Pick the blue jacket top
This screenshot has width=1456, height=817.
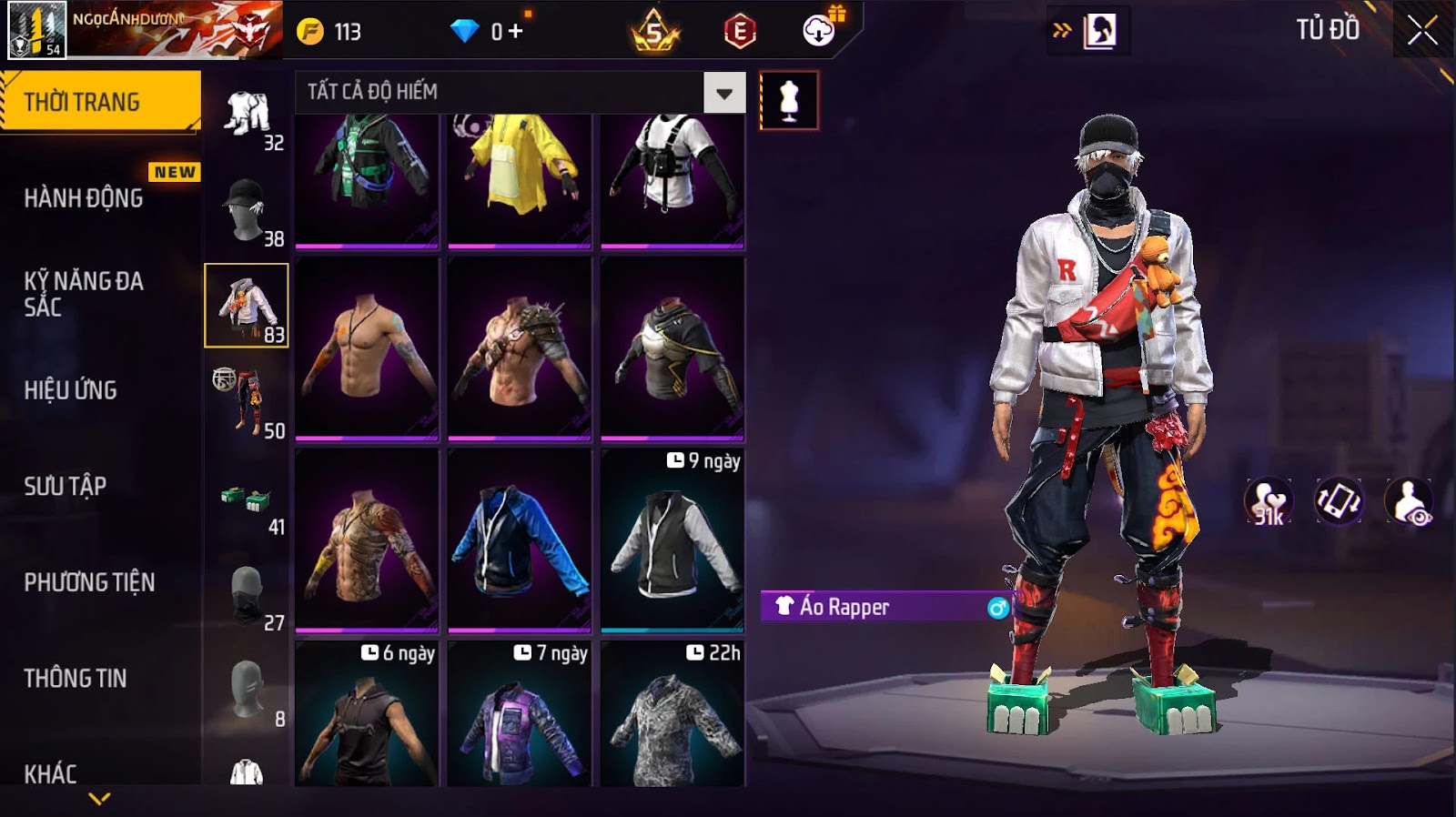(520, 540)
